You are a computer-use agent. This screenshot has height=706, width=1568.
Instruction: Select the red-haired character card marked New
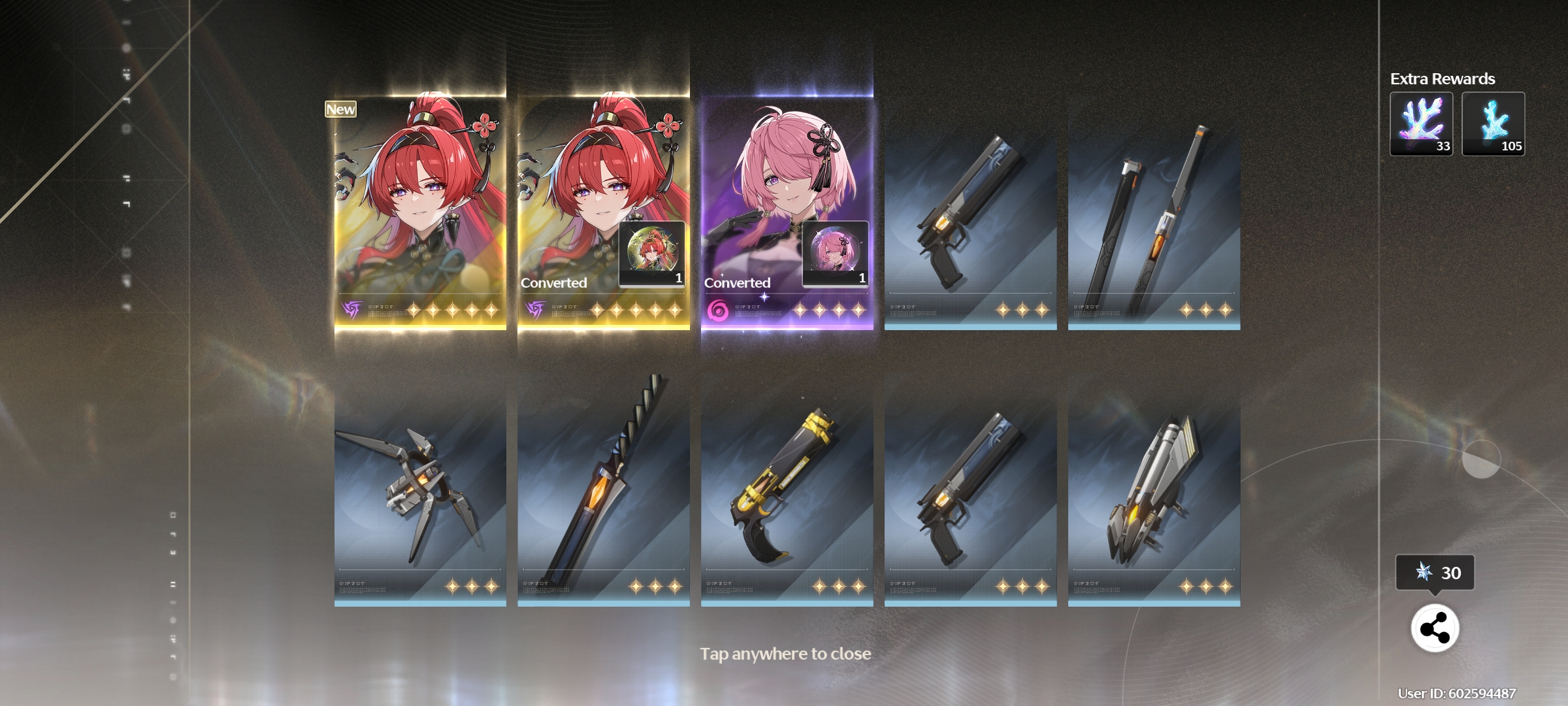click(420, 209)
